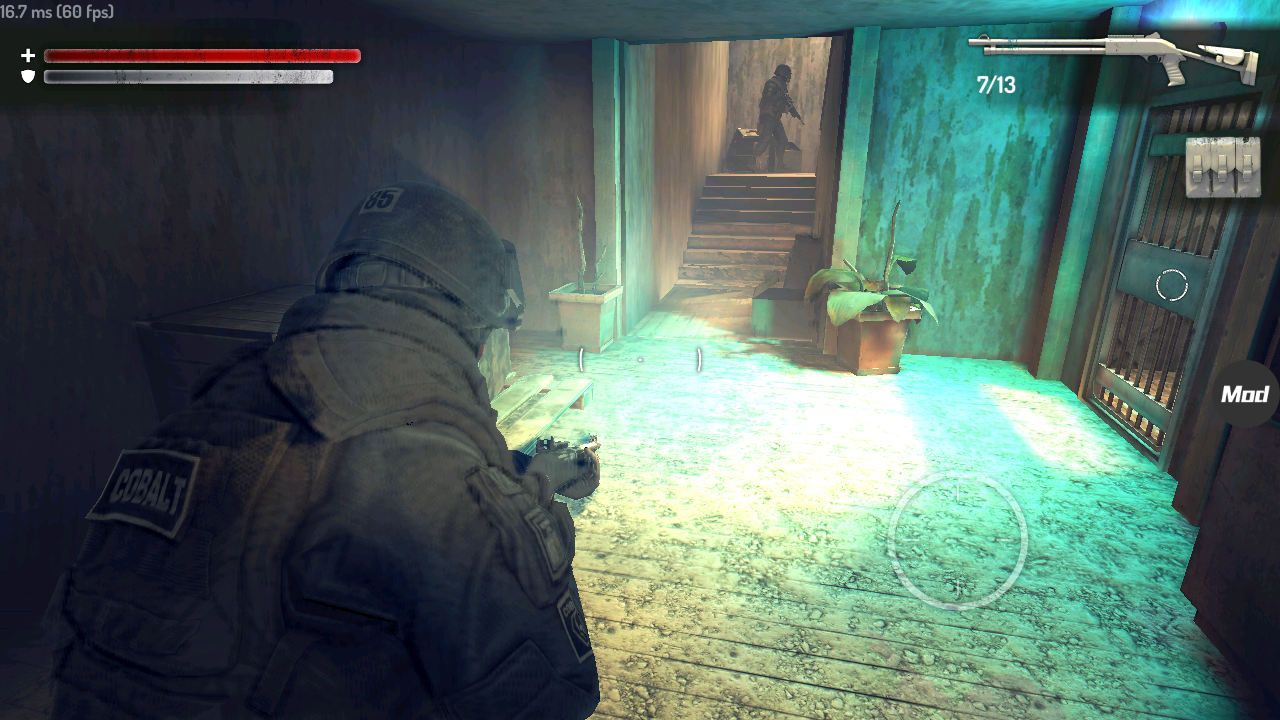The width and height of the screenshot is (1280, 720).
Task: Tap the small circular ring button
Action: point(1171,286)
